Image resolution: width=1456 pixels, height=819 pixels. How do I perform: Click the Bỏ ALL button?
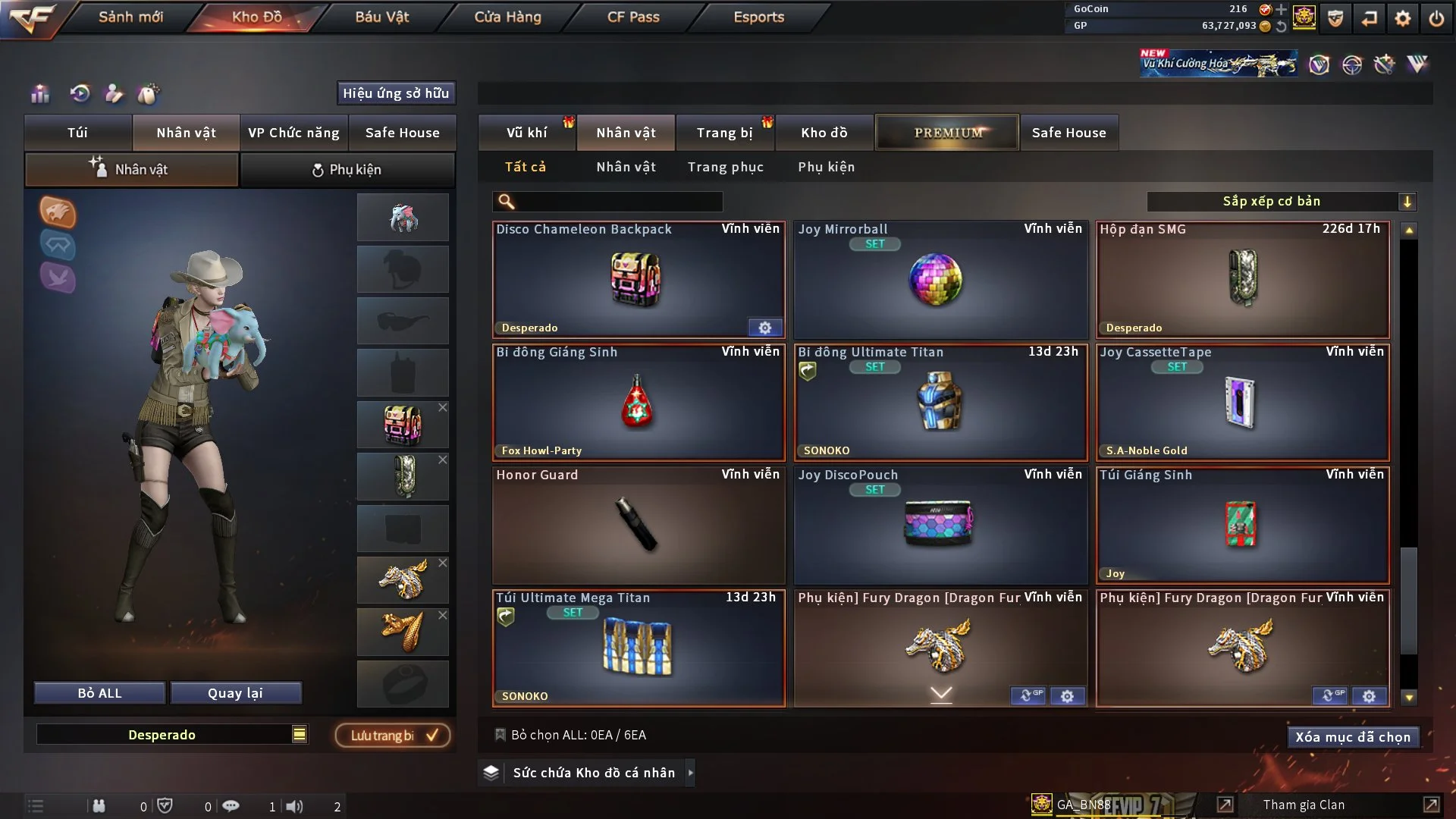click(x=99, y=693)
